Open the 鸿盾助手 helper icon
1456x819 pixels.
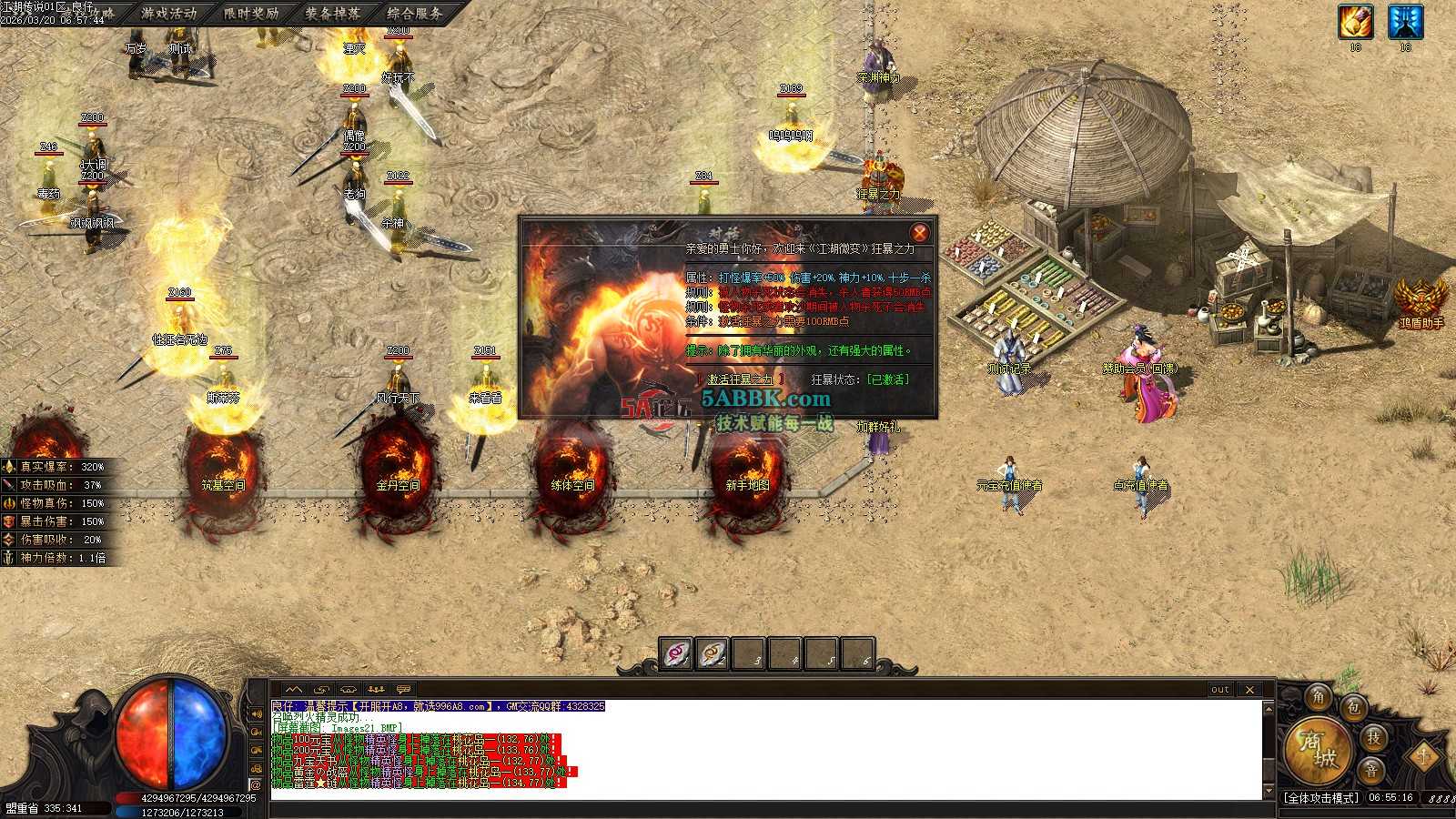click(1421, 298)
